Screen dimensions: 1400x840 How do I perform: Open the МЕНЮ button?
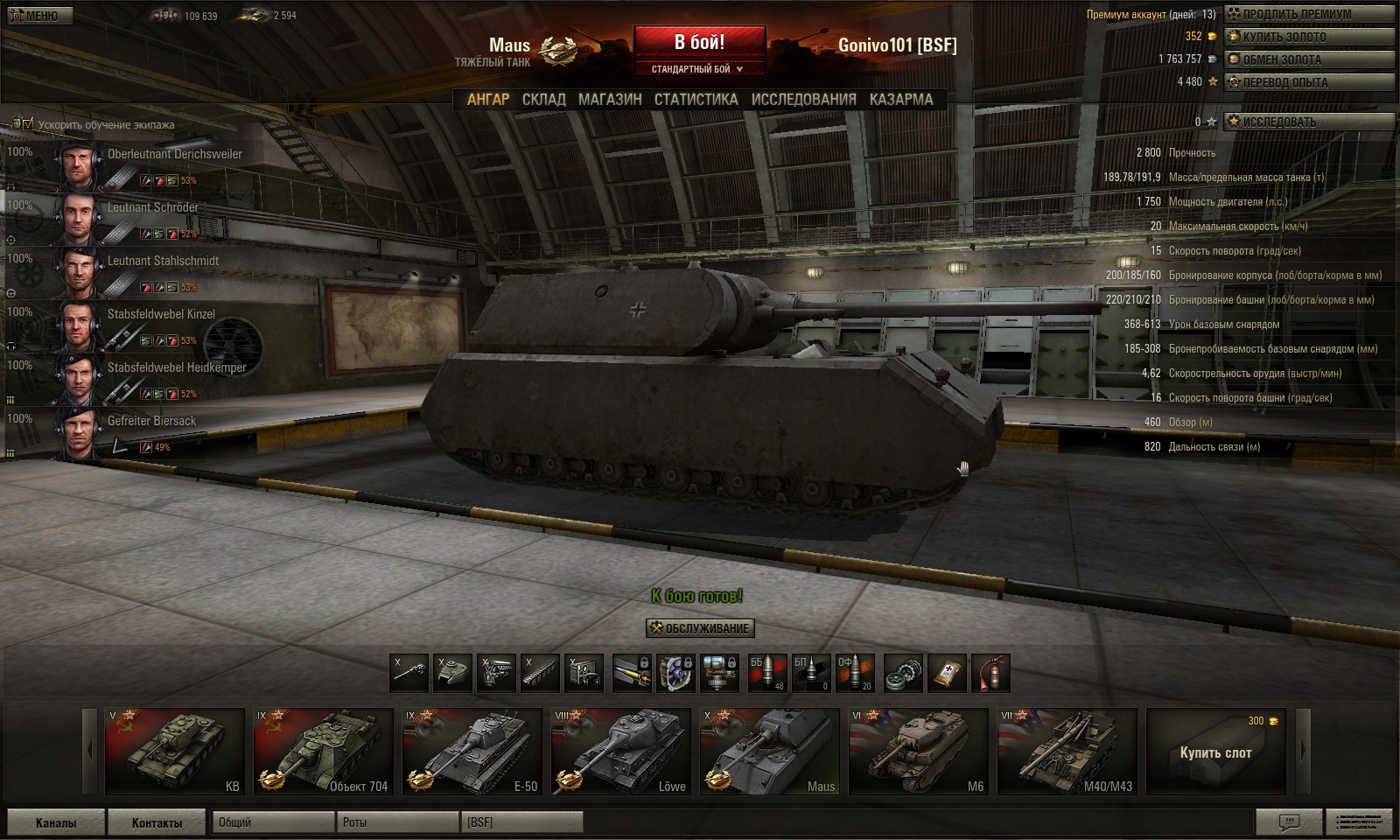37,16
